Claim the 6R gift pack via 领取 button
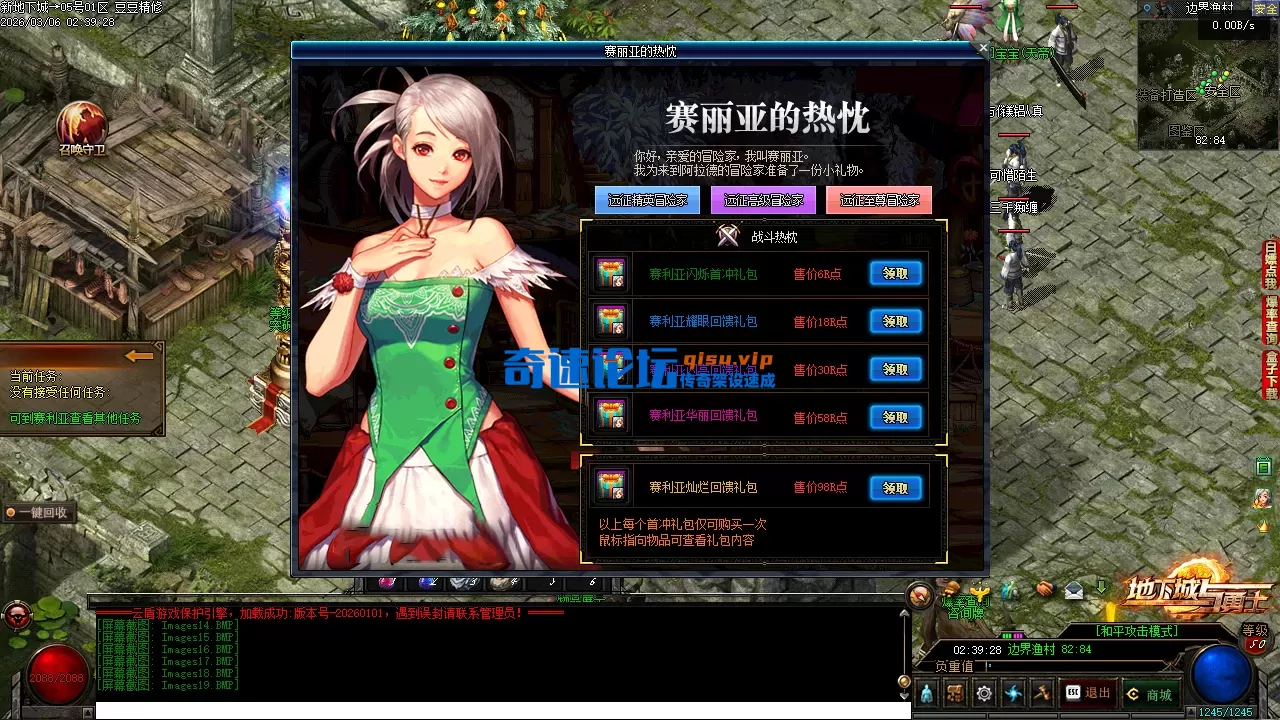 (895, 272)
